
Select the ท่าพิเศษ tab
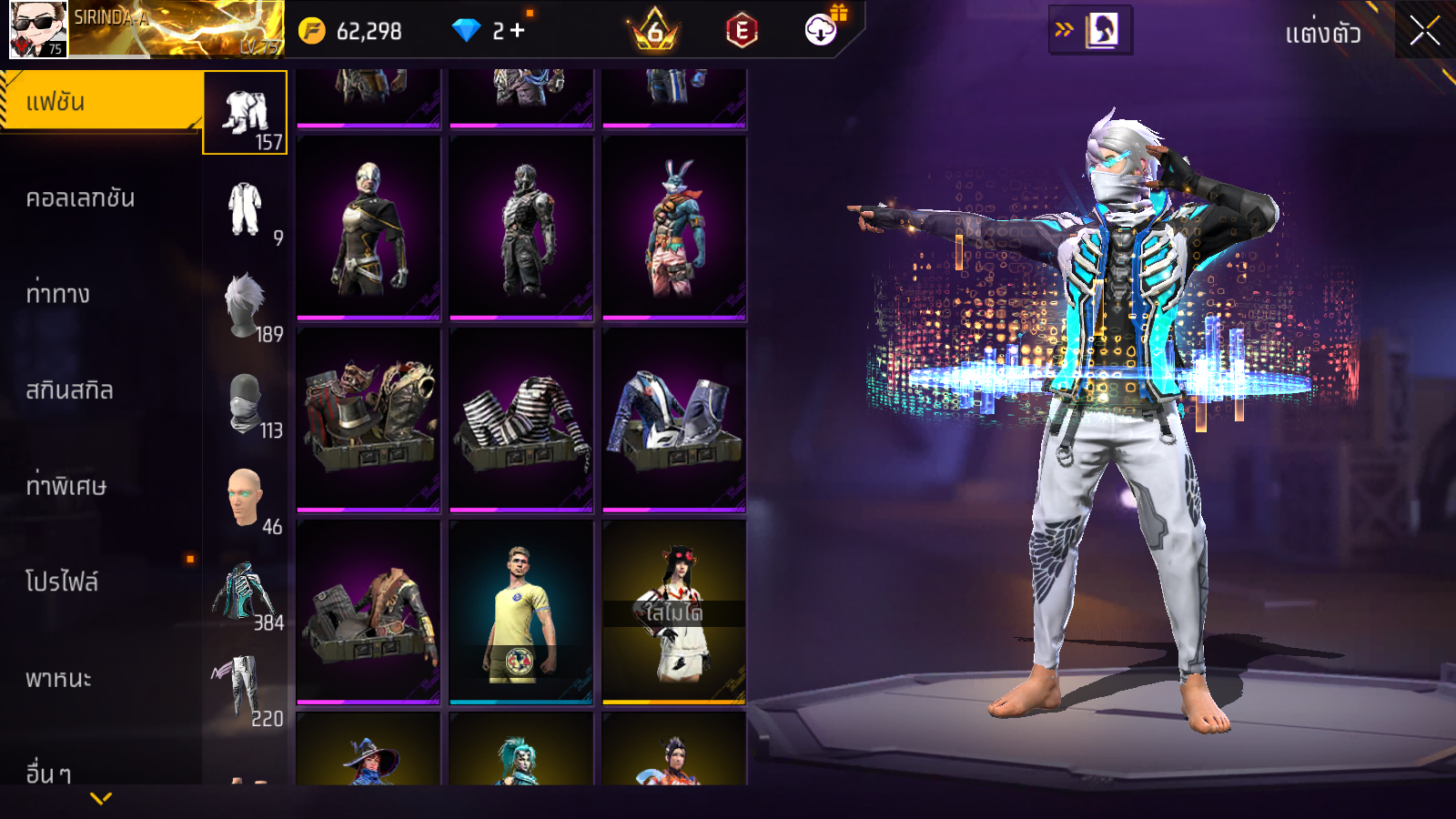(66, 486)
